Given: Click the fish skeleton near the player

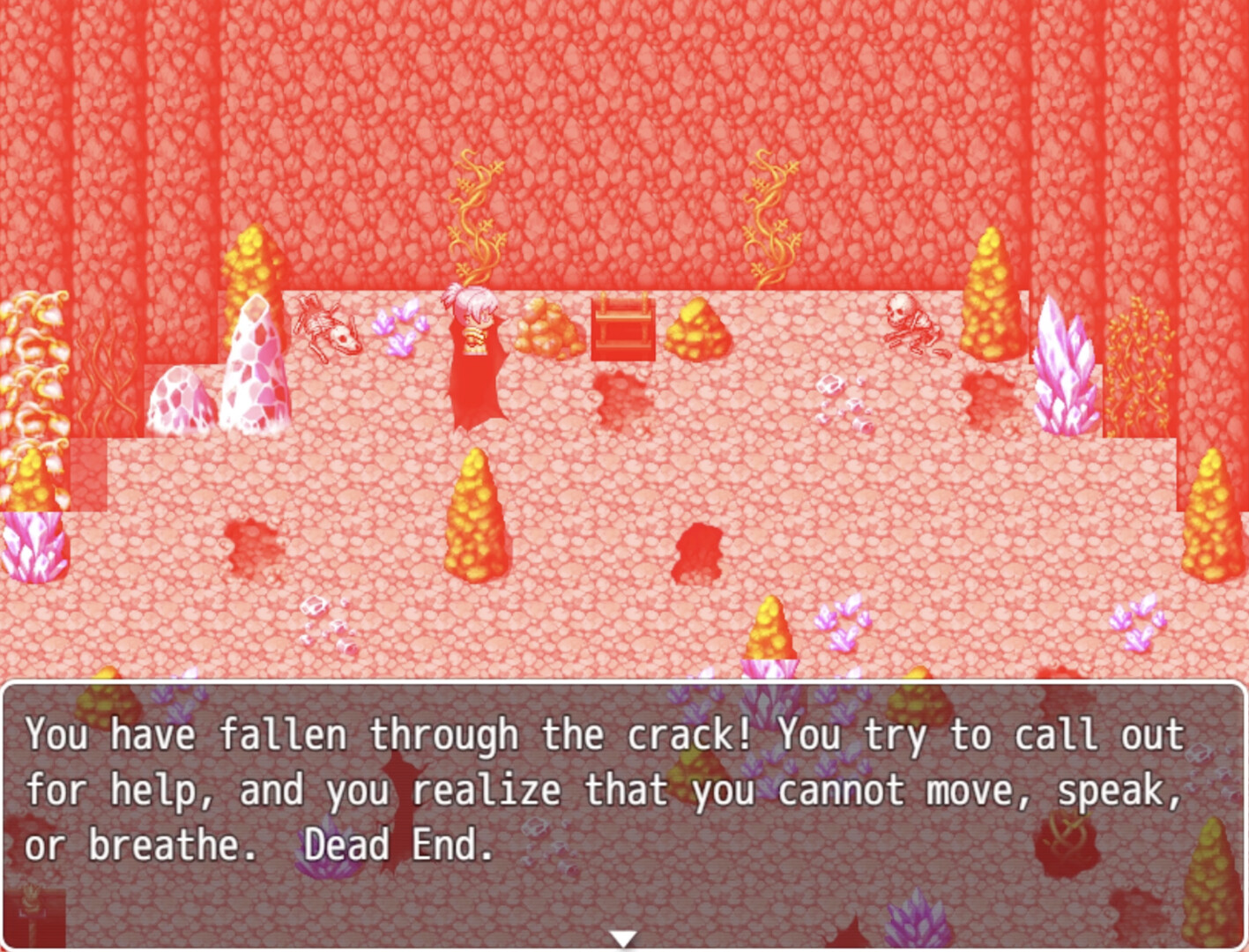Looking at the screenshot, I should pyautogui.click(x=331, y=326).
